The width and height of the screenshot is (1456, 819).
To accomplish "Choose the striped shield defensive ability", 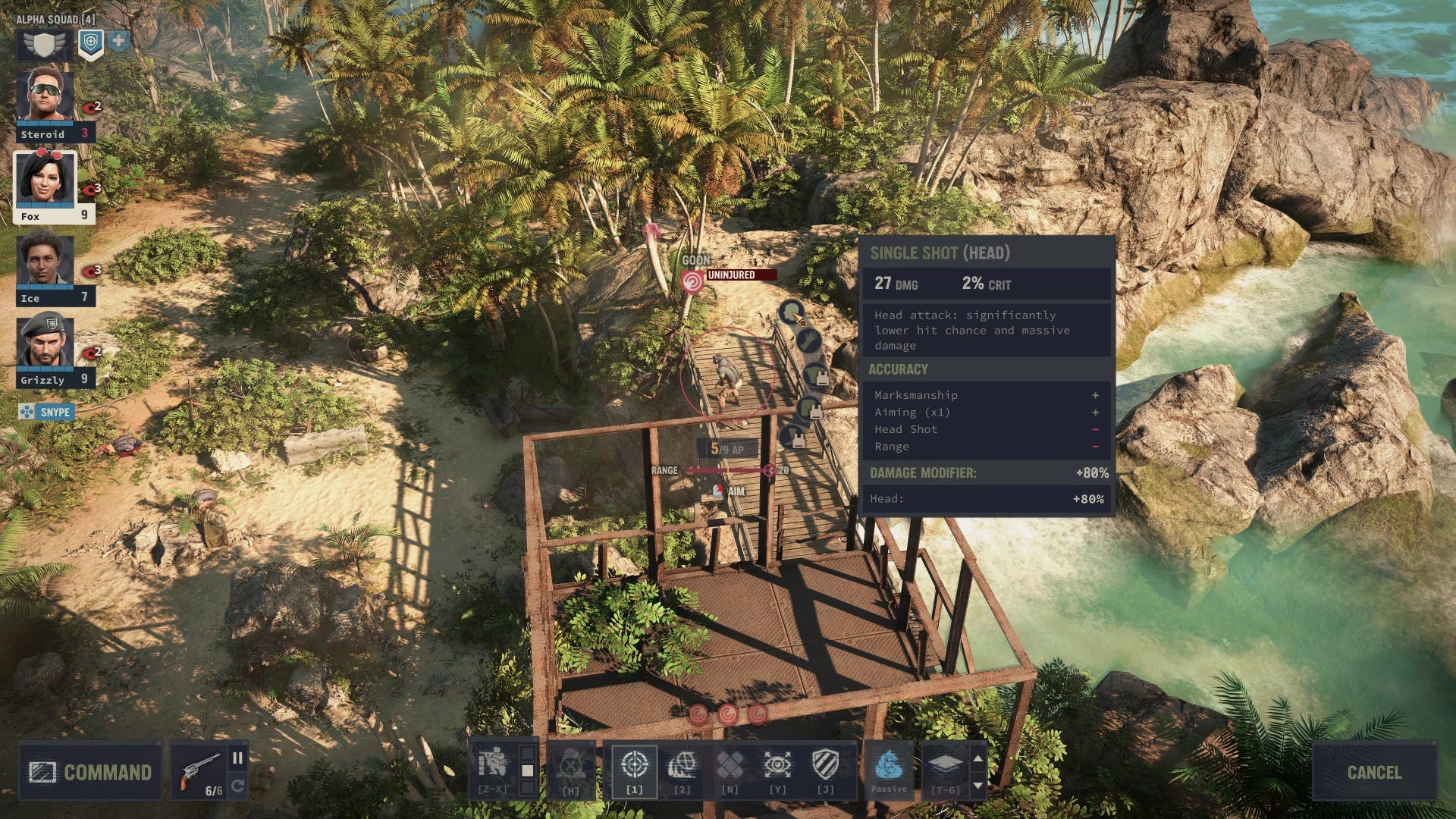I will click(x=825, y=766).
